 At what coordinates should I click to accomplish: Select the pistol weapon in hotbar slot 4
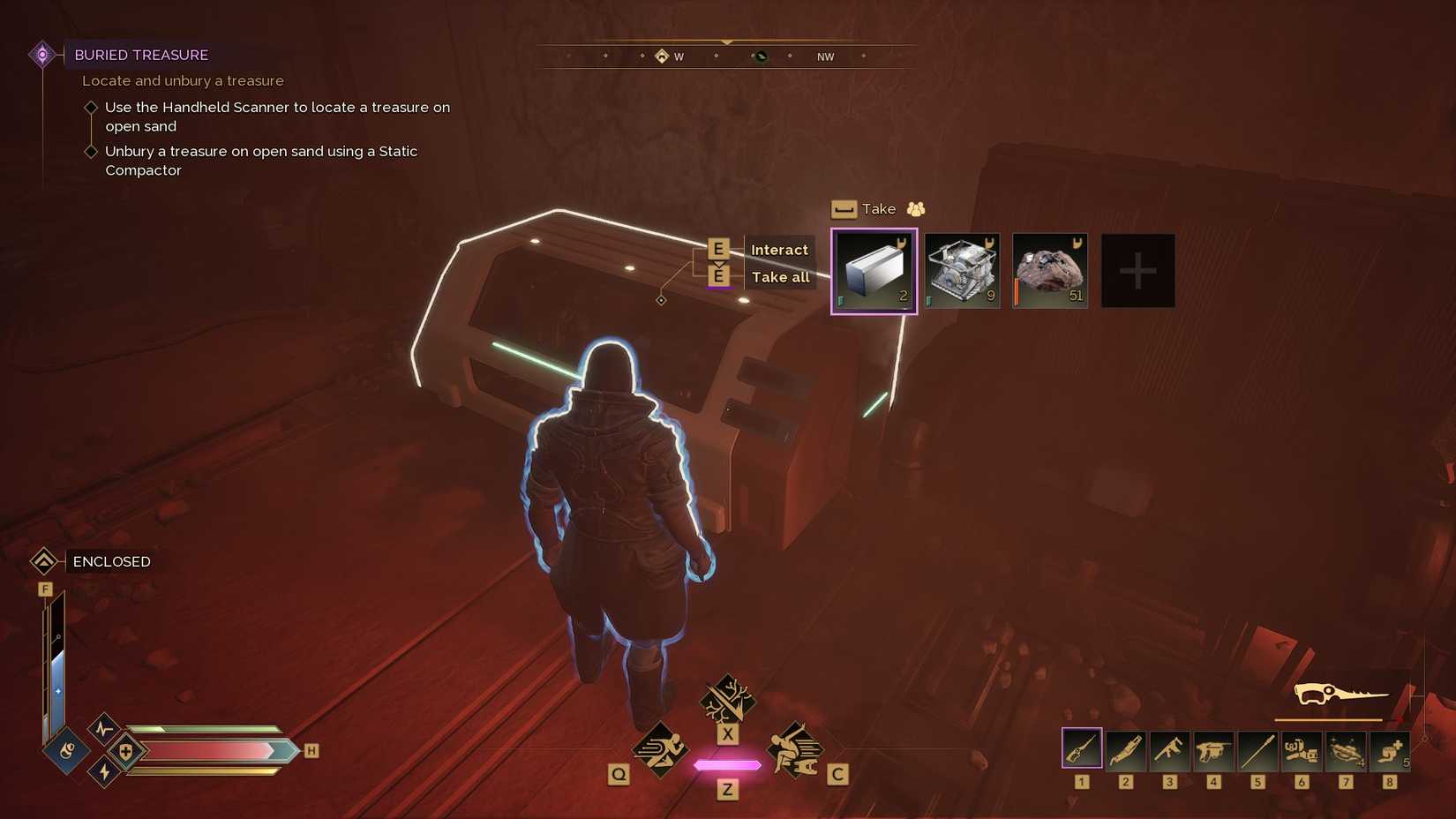1213,749
